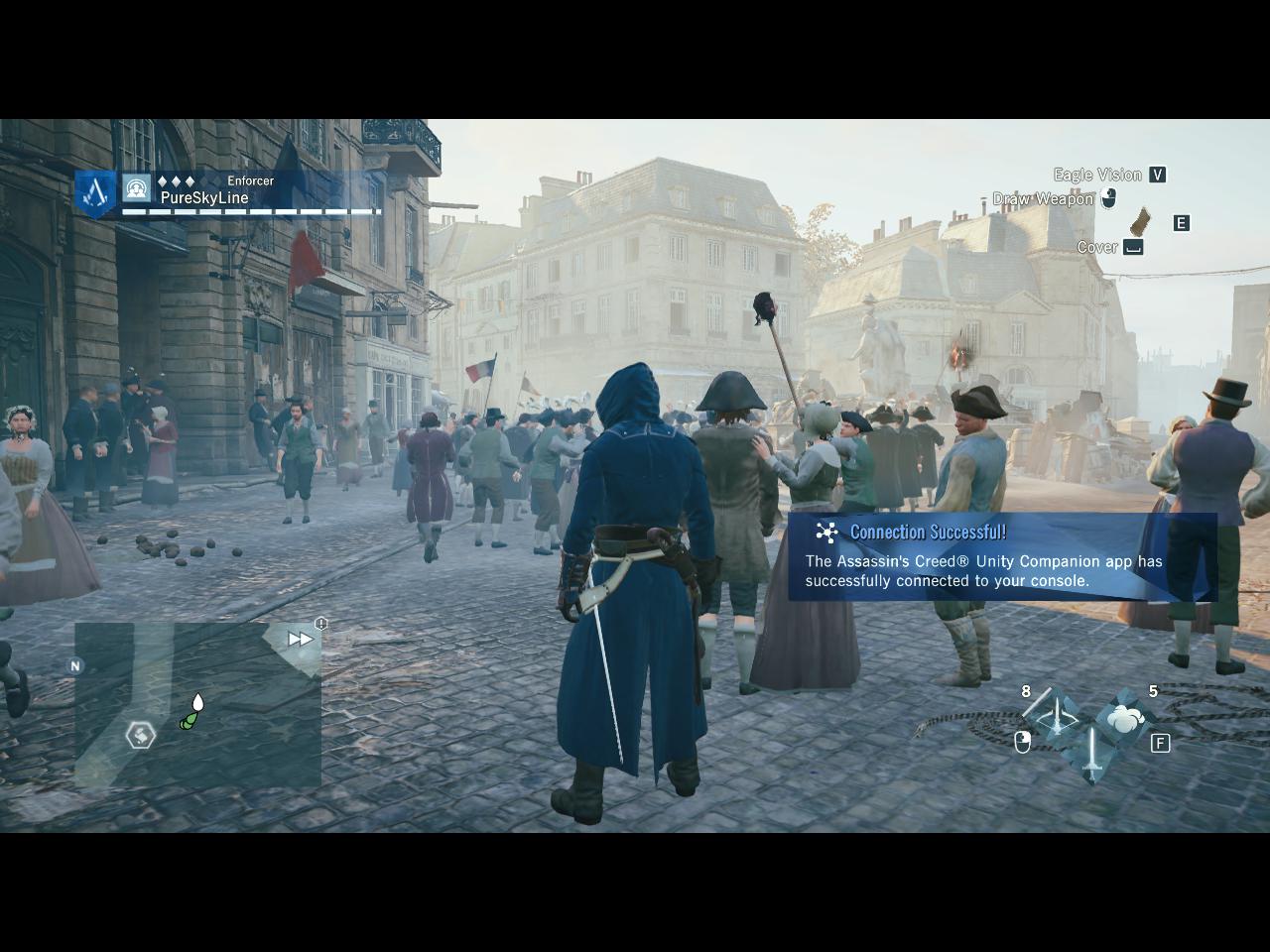The width and height of the screenshot is (1270, 952).
Task: Click the fast-forward arrows on the minimap
Action: 300,640
